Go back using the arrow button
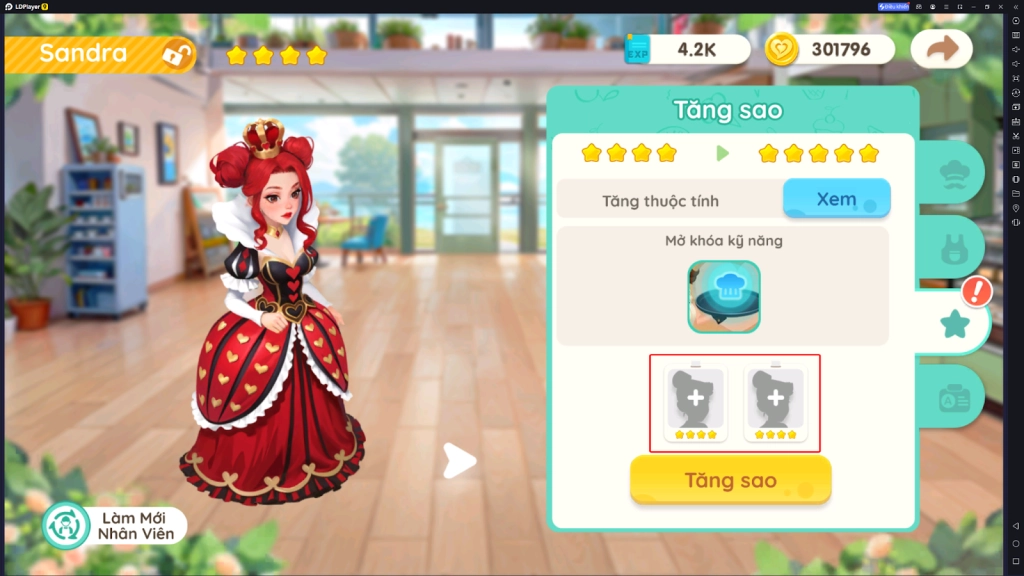 coord(941,49)
